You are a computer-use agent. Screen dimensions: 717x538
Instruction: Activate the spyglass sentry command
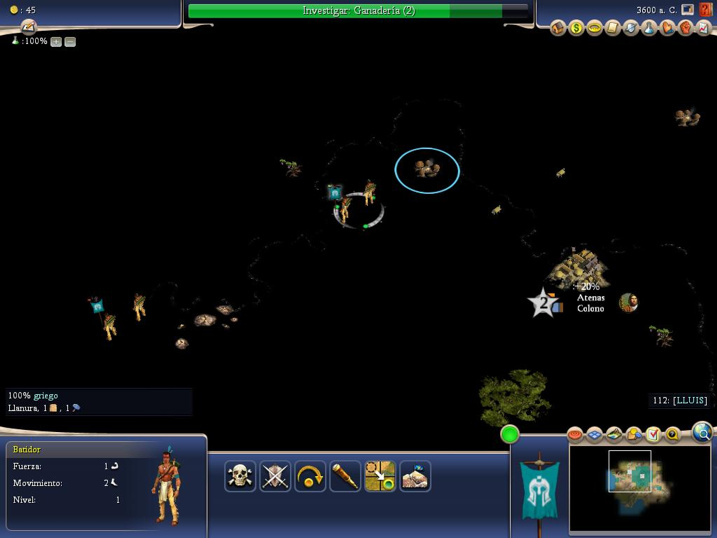(345, 476)
